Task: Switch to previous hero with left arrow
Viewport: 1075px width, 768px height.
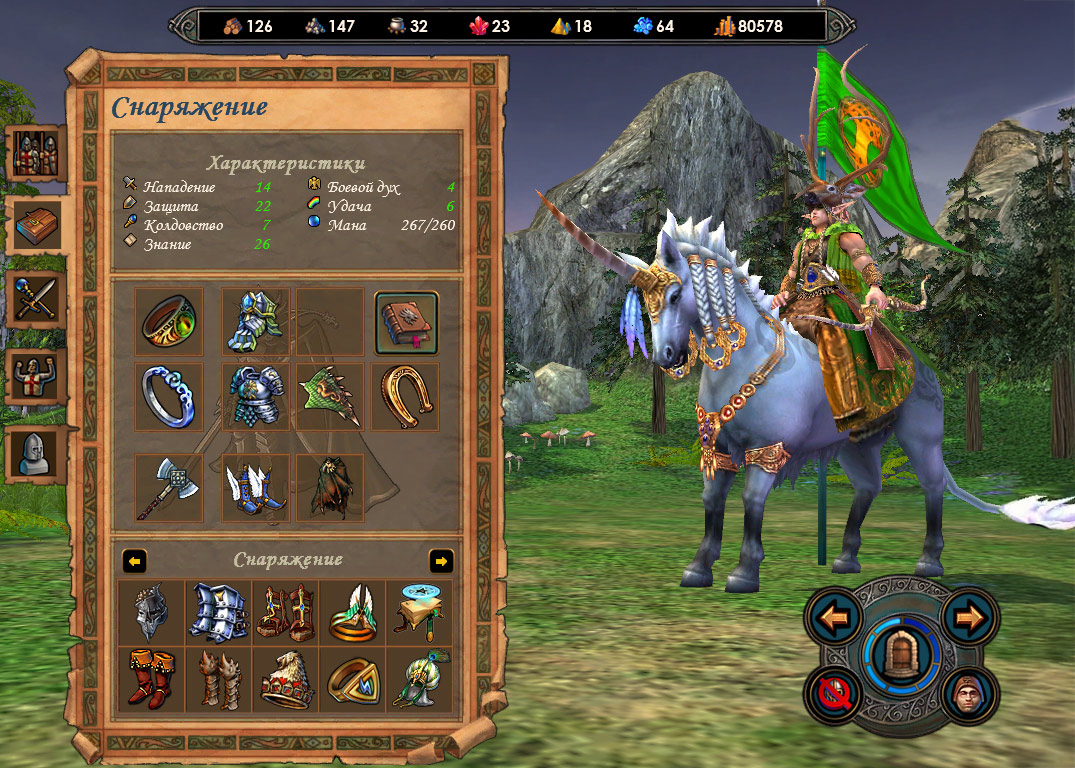Action: click(833, 617)
